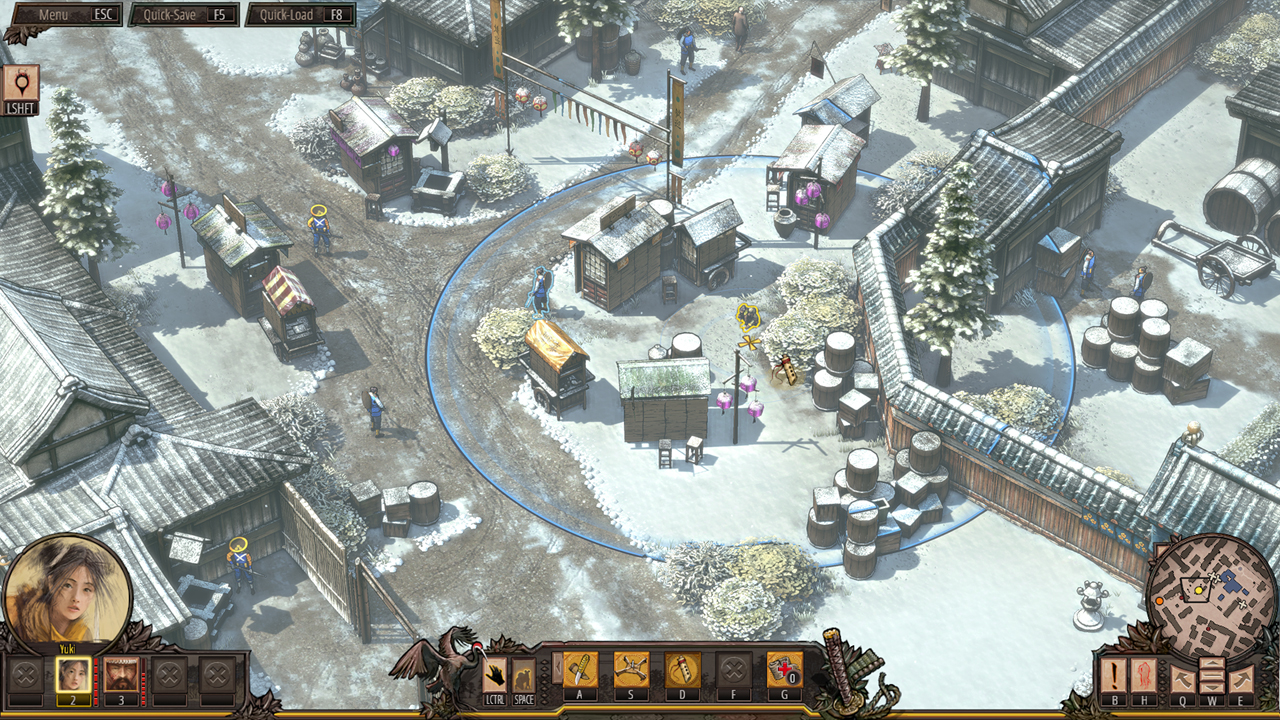The image size is (1280, 720).
Task: Activate the flute lure ability
Action: (682, 670)
